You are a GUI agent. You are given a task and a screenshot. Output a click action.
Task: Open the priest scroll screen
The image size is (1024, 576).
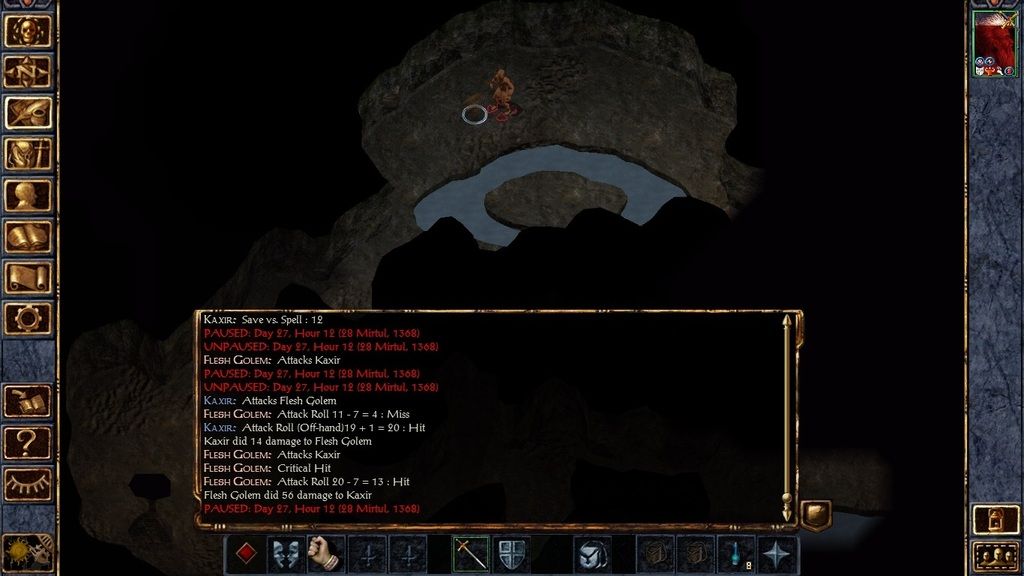tap(28, 277)
